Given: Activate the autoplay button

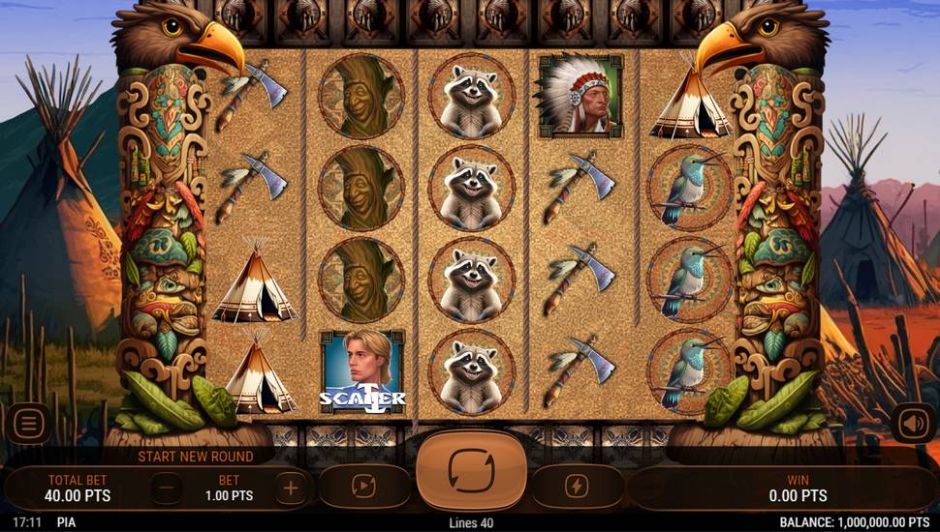Looking at the screenshot, I should click(x=363, y=487).
